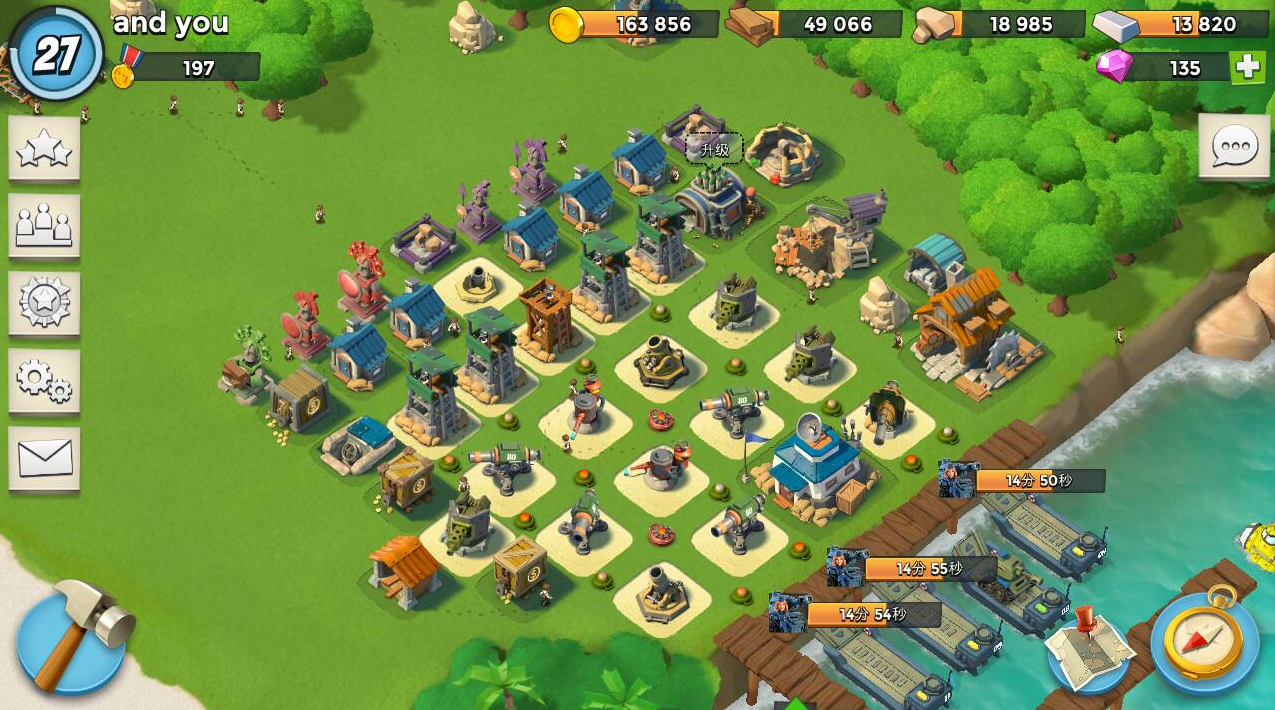Open the mail envelope inbox
This screenshot has width=1275, height=710.
(x=44, y=459)
